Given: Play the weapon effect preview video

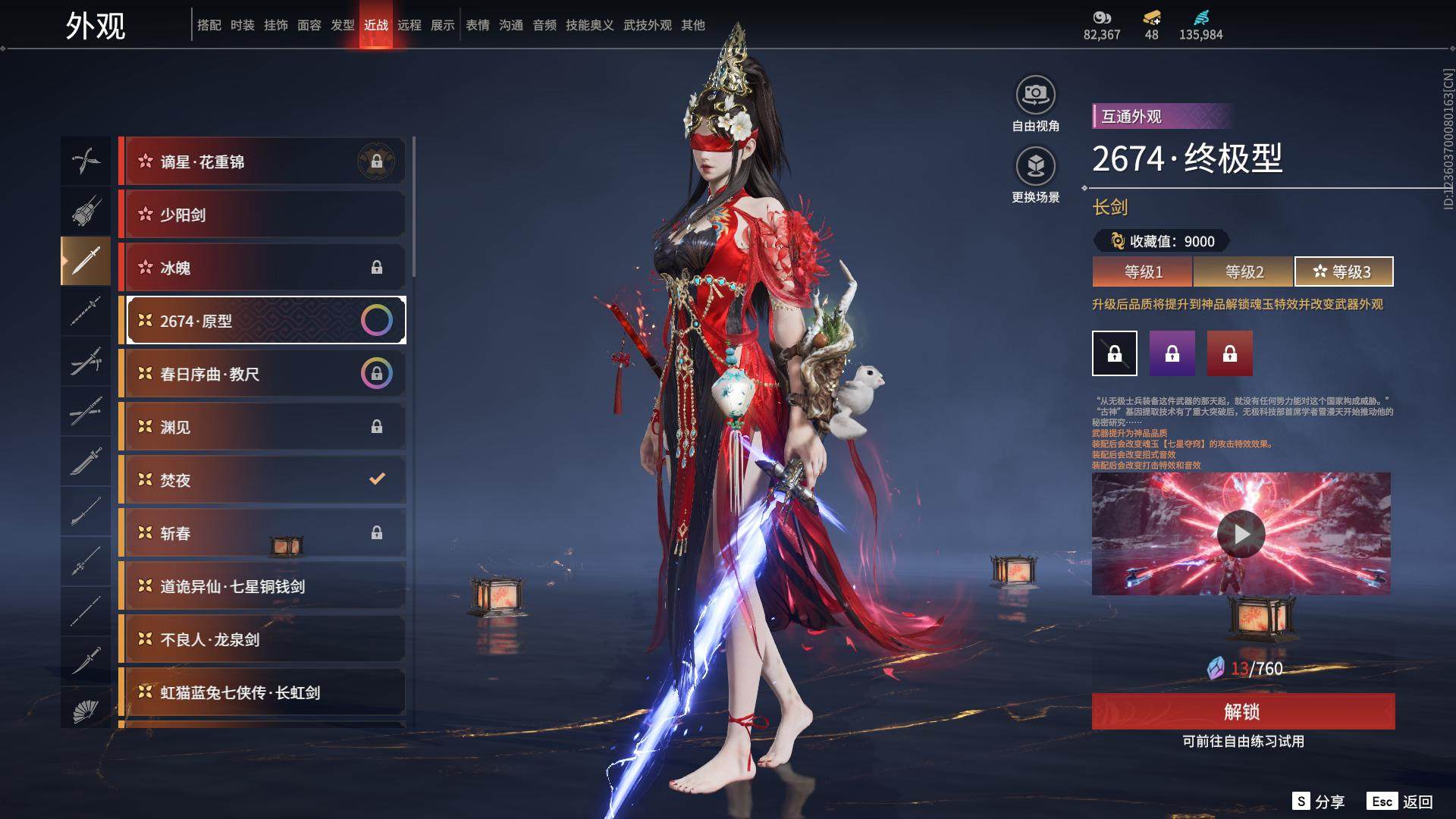Looking at the screenshot, I should click(1241, 534).
